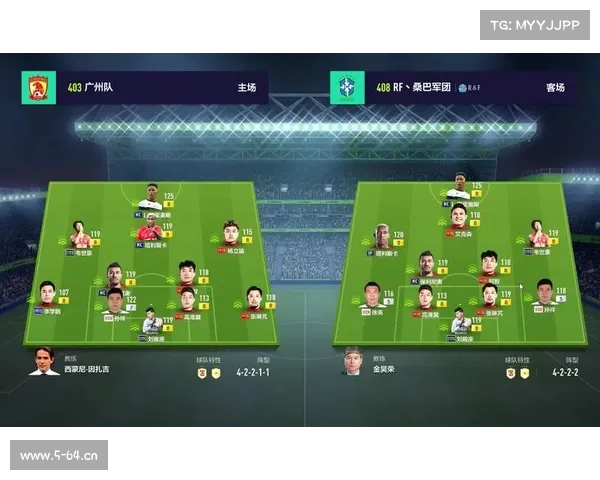Pick 孙祥 rated 122 in the home lineup
Viewport: 600px width, 480px height.
[115, 302]
